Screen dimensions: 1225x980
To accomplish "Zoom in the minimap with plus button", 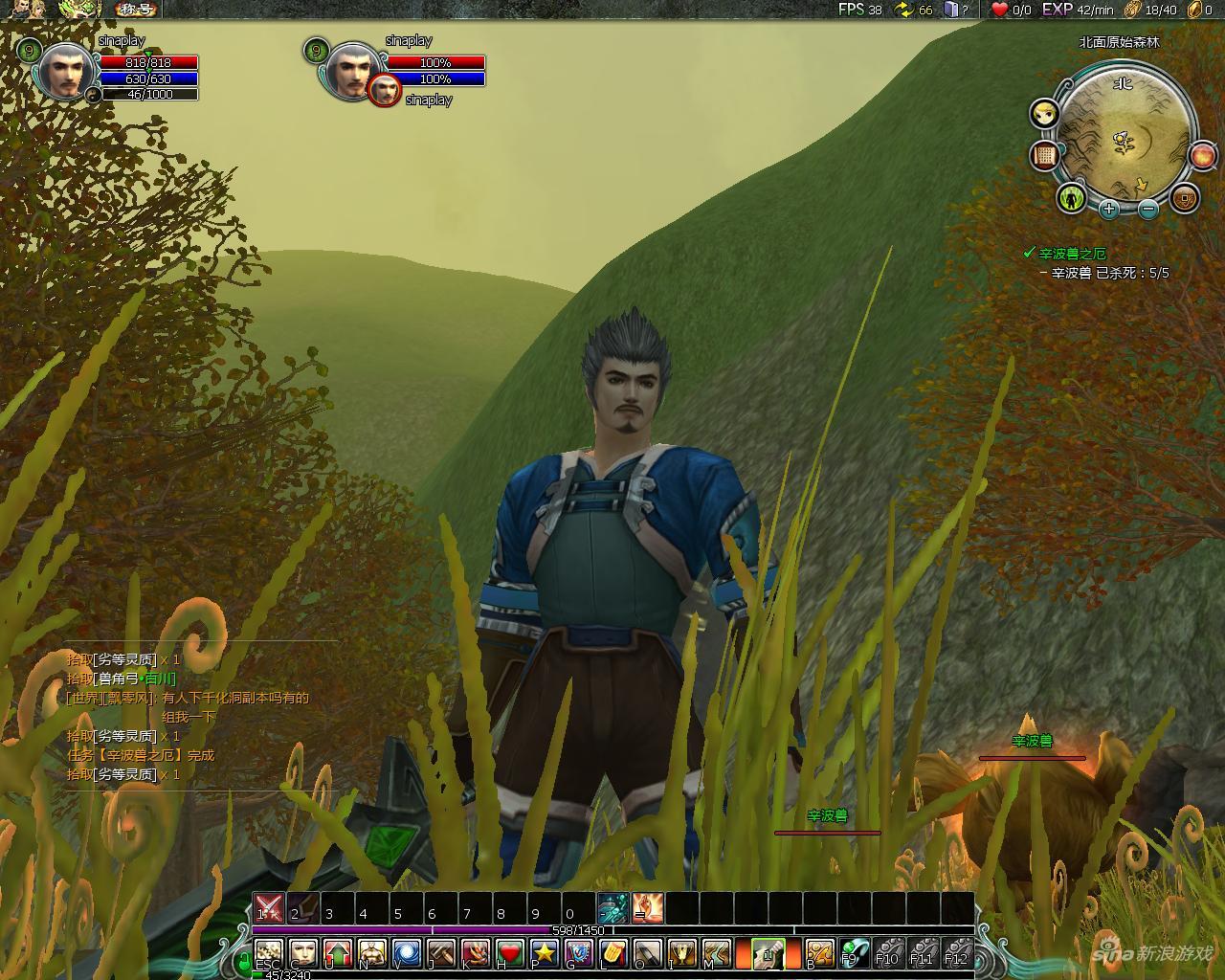I will (1108, 208).
